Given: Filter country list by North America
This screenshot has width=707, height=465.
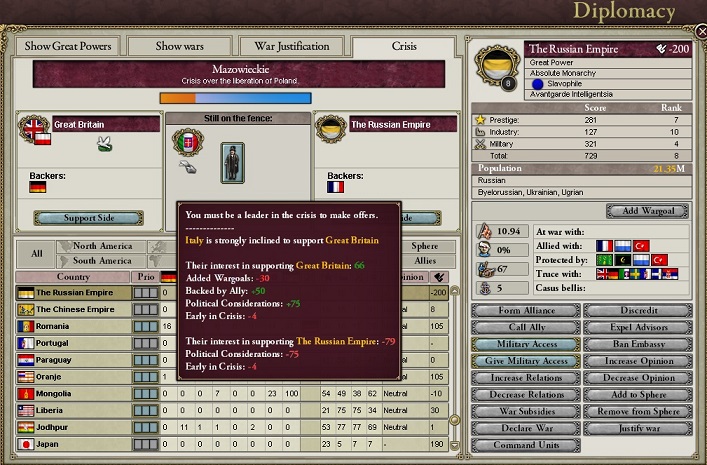Looking at the screenshot, I should coord(102,246).
